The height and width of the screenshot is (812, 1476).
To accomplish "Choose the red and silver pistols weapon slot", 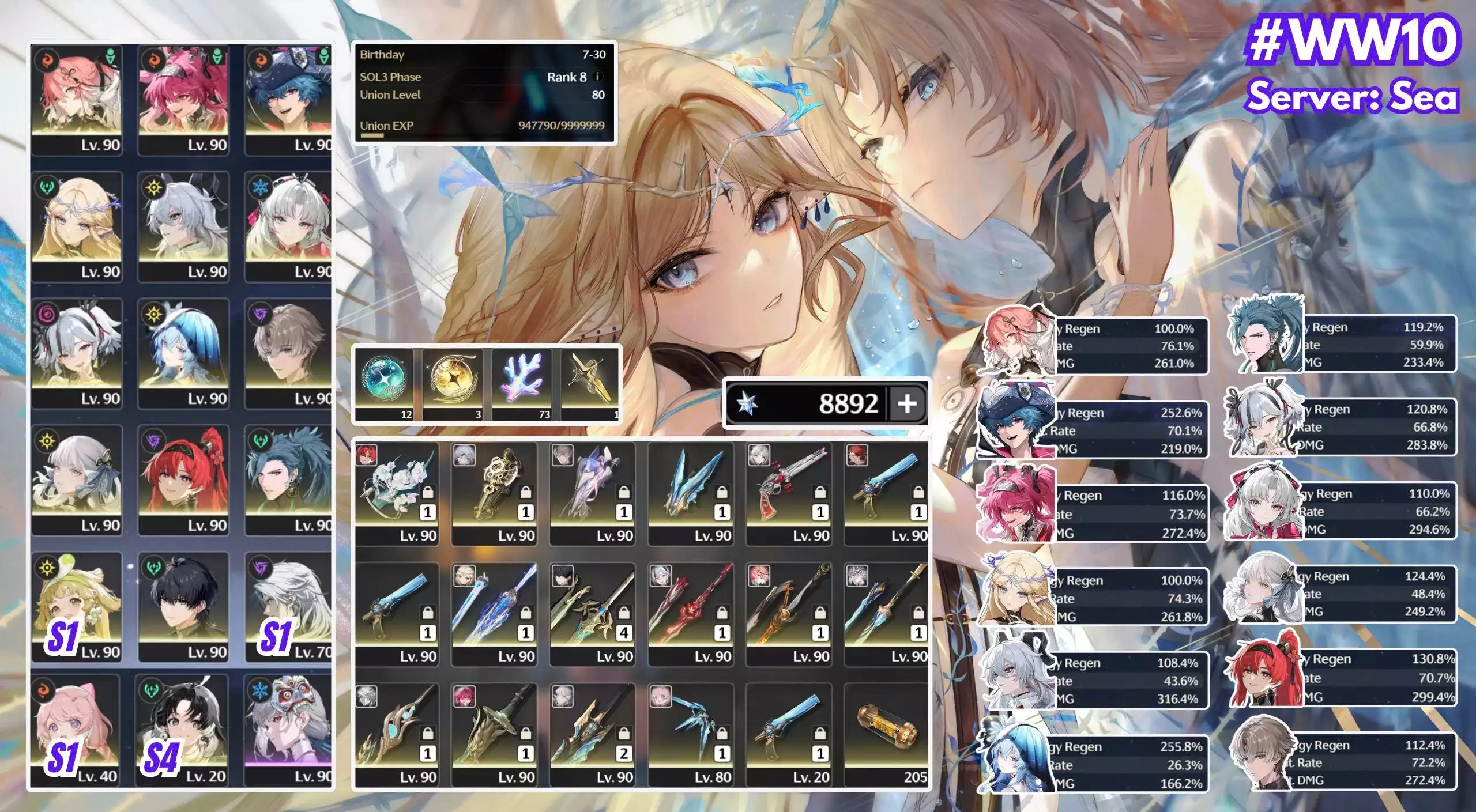I will [789, 493].
